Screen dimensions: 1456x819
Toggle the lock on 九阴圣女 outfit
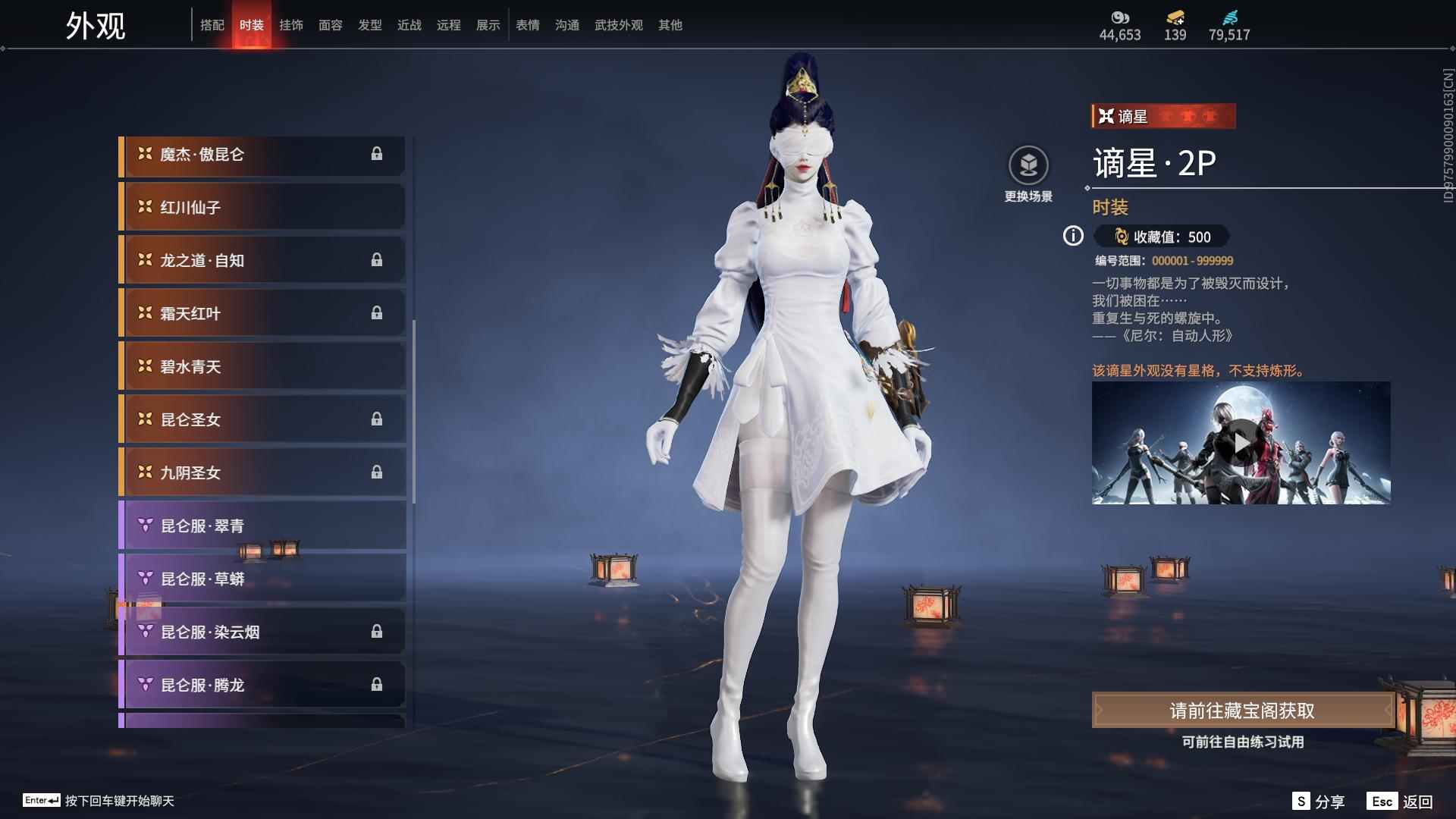(x=378, y=472)
